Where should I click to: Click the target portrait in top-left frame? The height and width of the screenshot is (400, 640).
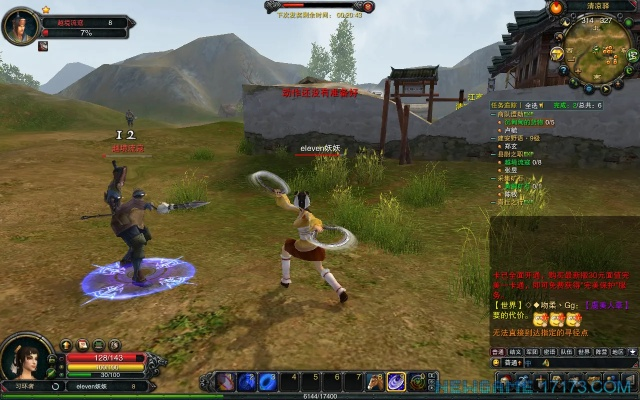pyautogui.click(x=21, y=27)
